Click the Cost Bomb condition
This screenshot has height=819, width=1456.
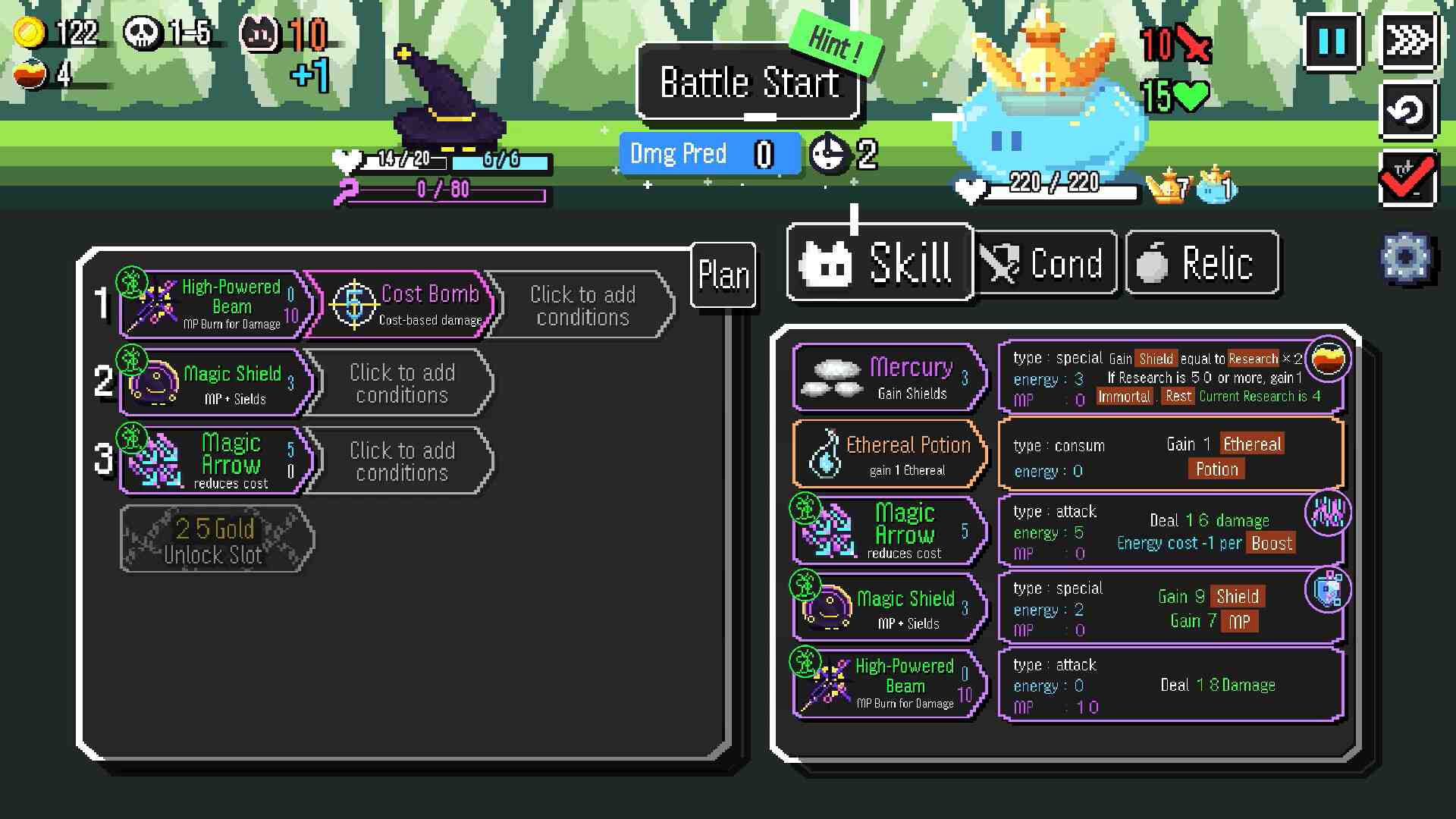tap(402, 305)
